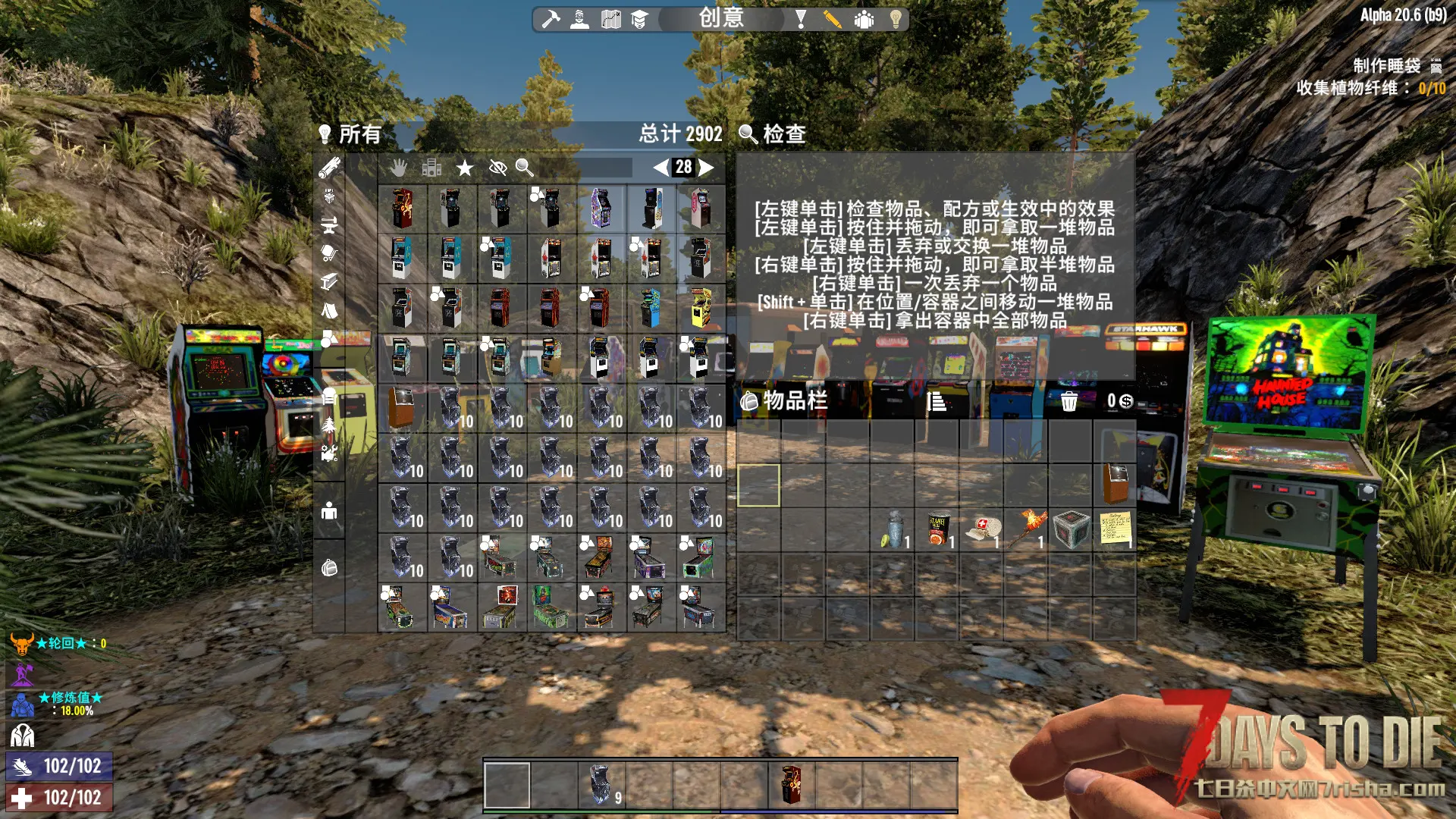The width and height of the screenshot is (1456, 819).
Task: Sort the inventory with the sort button
Action: 937,401
